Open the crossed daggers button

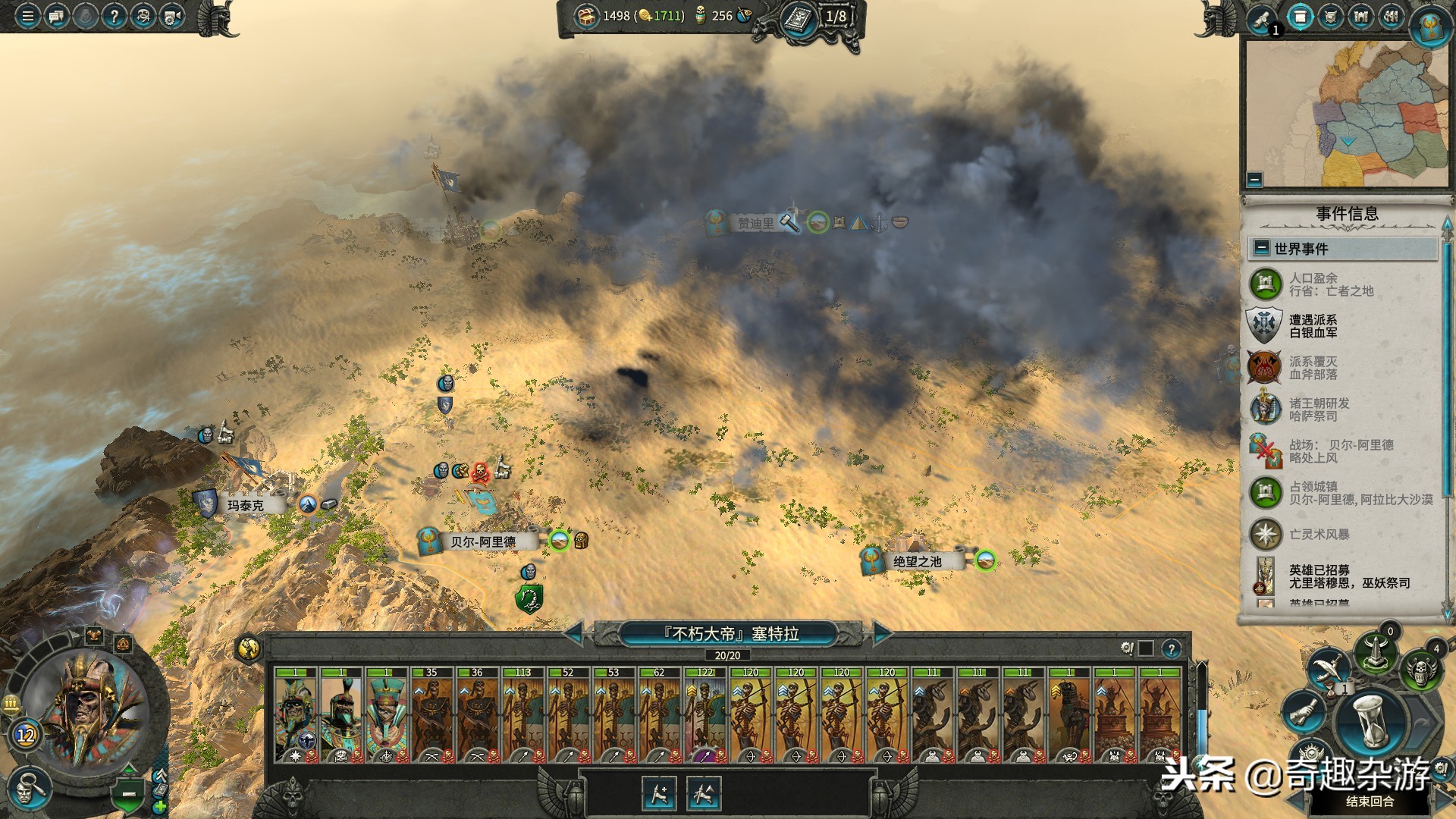[x=1328, y=666]
